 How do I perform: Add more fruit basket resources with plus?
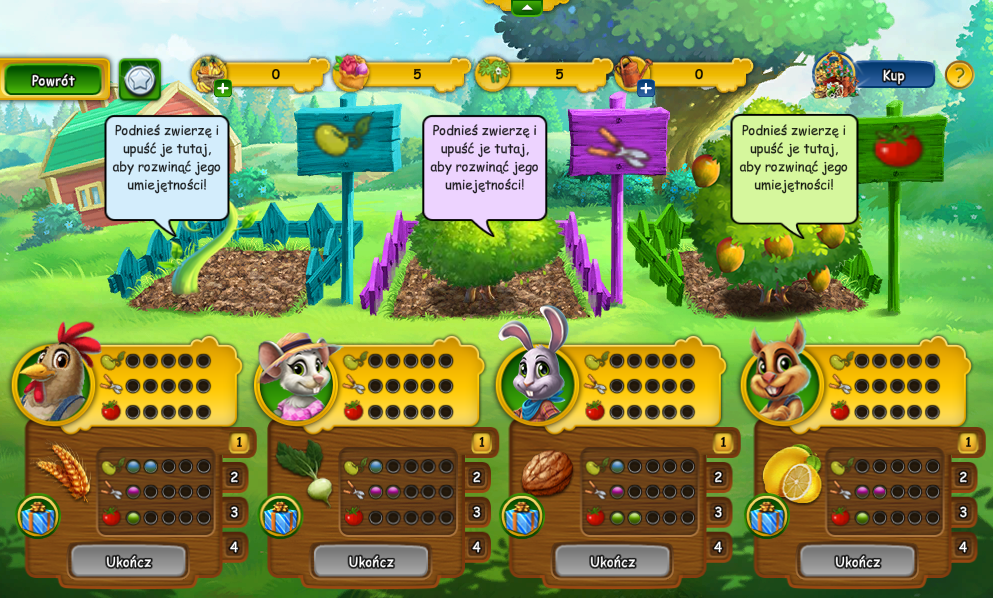222,88
